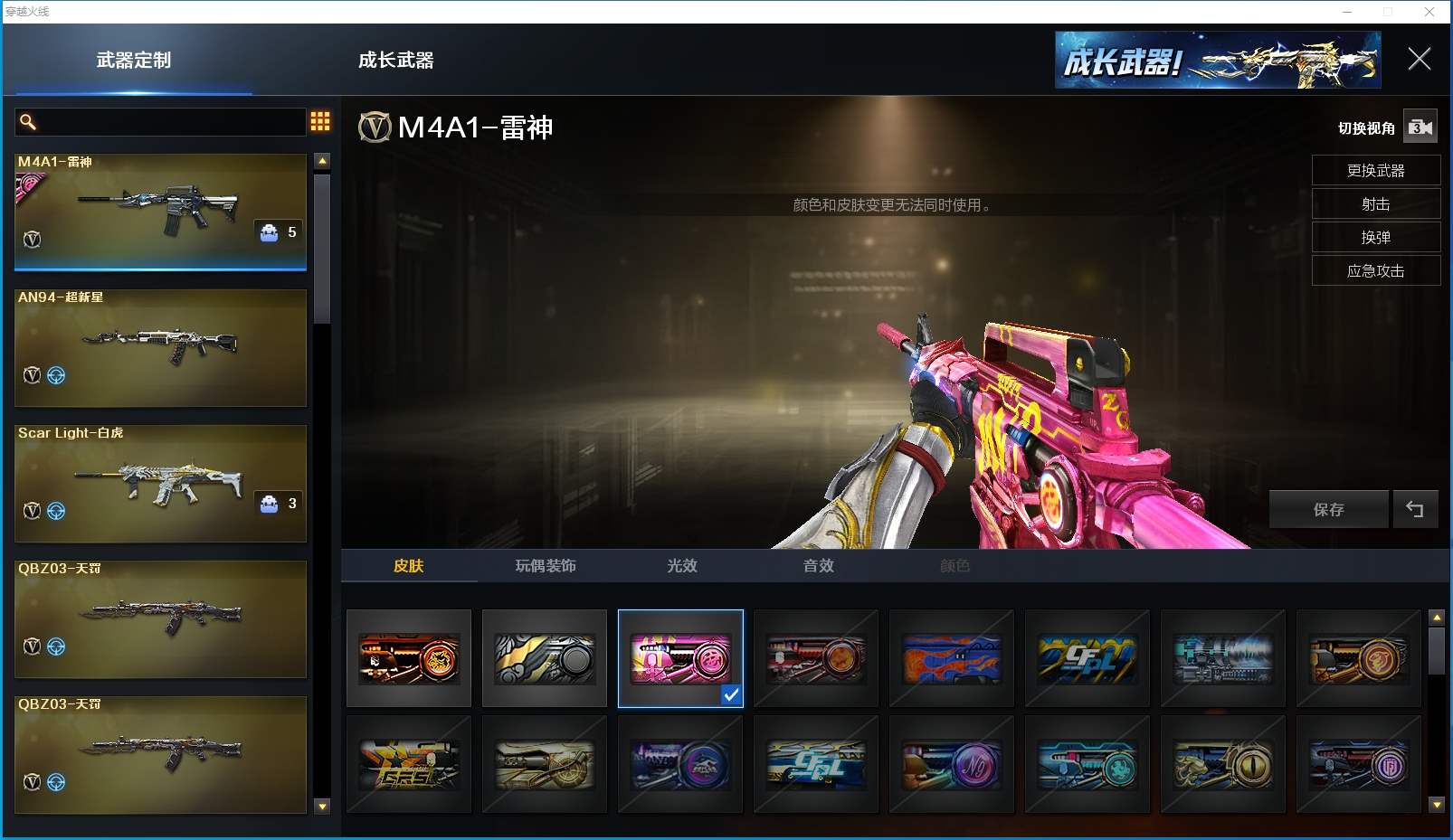Screen dimensions: 1453x840
Task: Open the 音效 sound tab
Action: coord(819,566)
